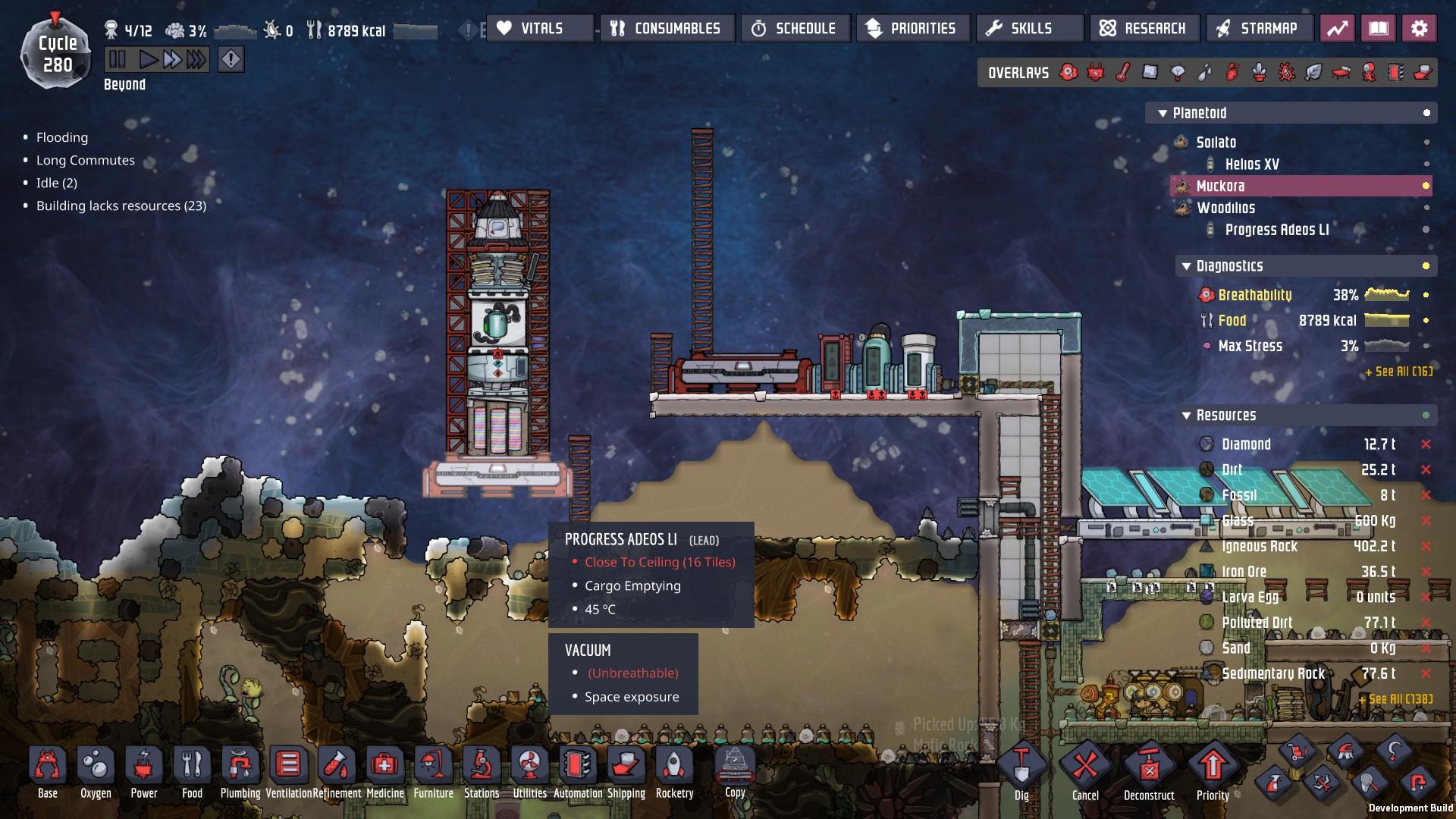The image size is (1456, 819).
Task: Open the Skills menu
Action: click(x=1030, y=29)
